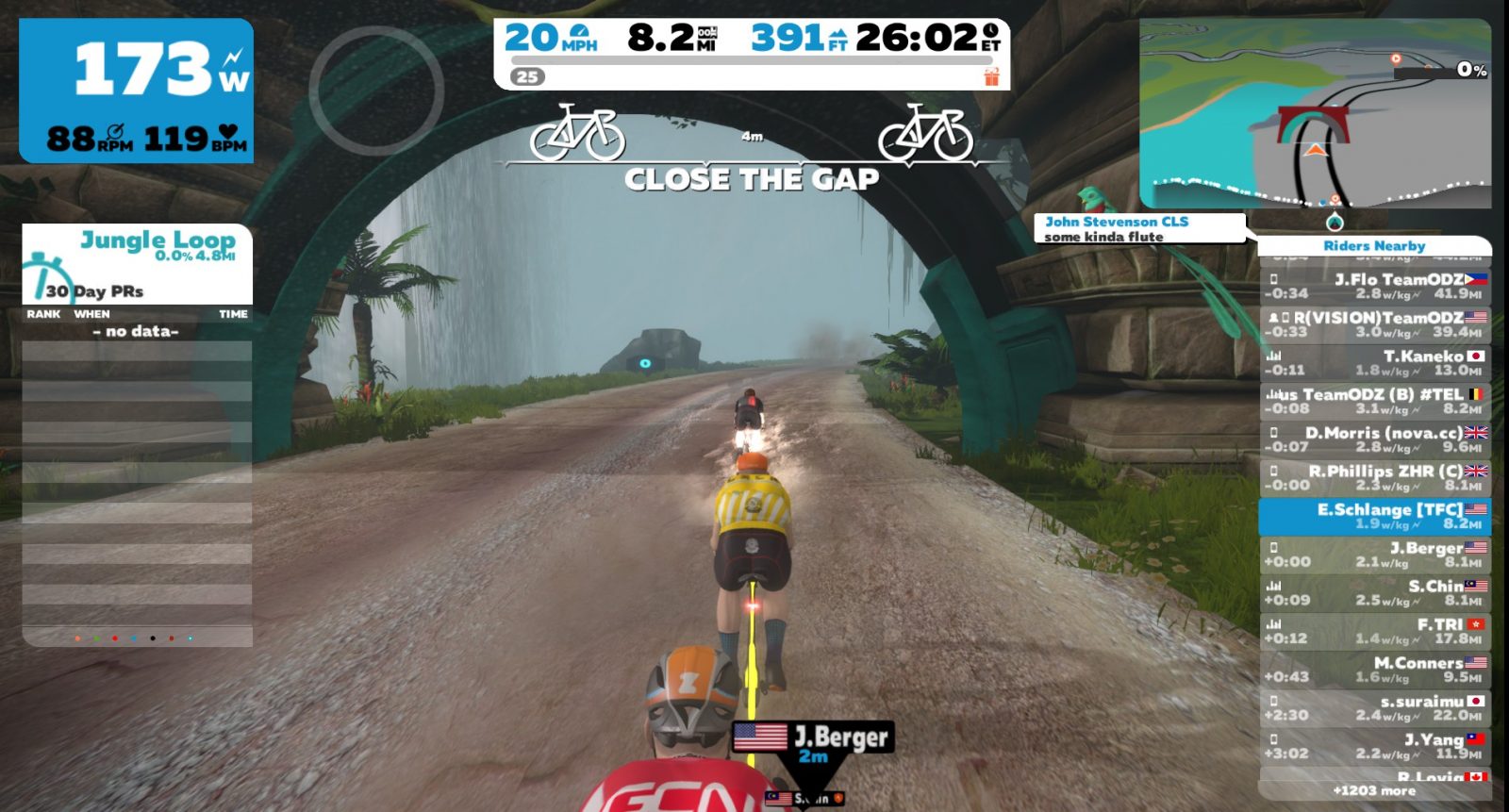The height and width of the screenshot is (812, 1509).
Task: Open the minimap
Action: (x=1315, y=113)
